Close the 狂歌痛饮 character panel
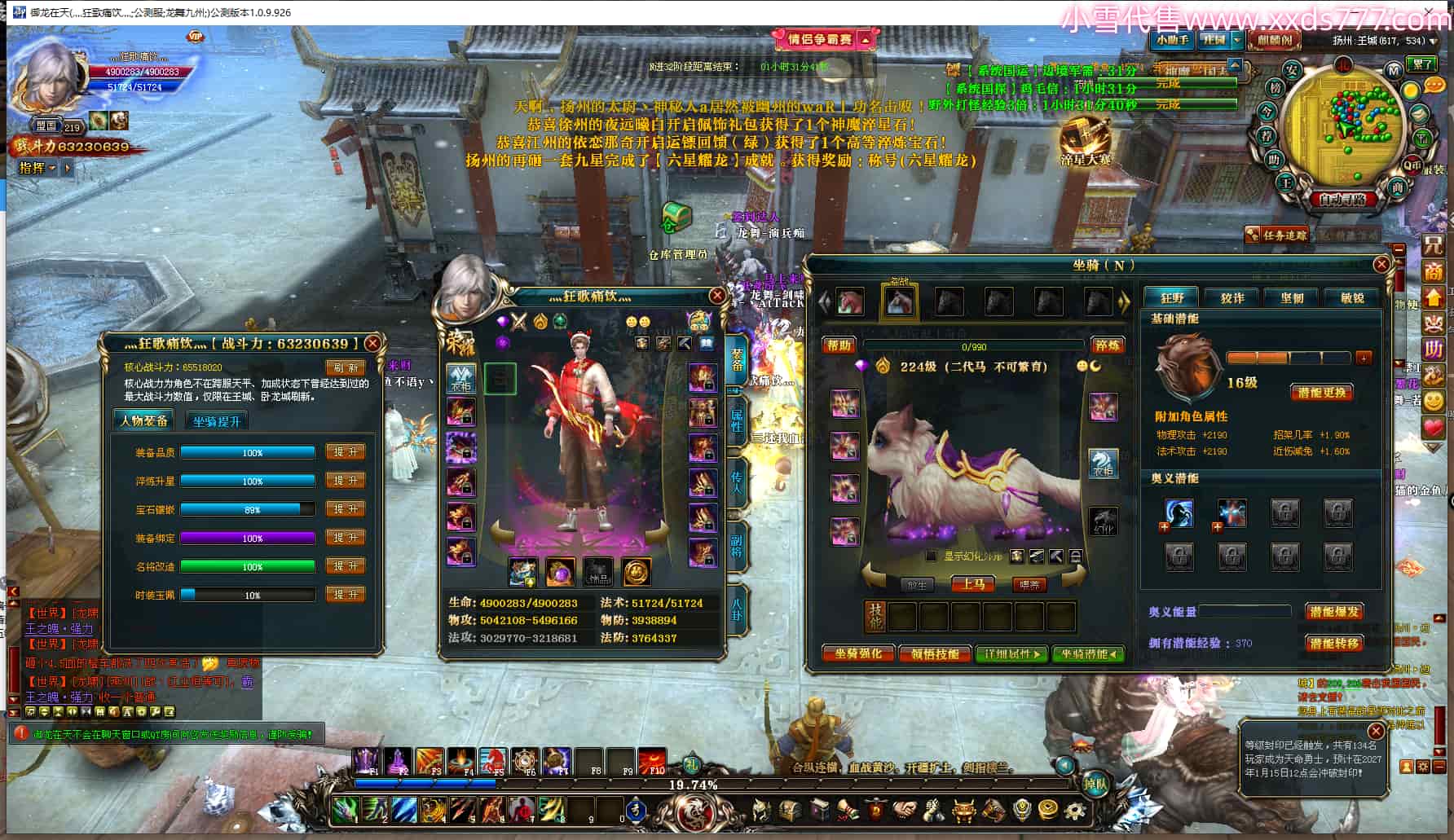The image size is (1454, 840). (x=716, y=296)
